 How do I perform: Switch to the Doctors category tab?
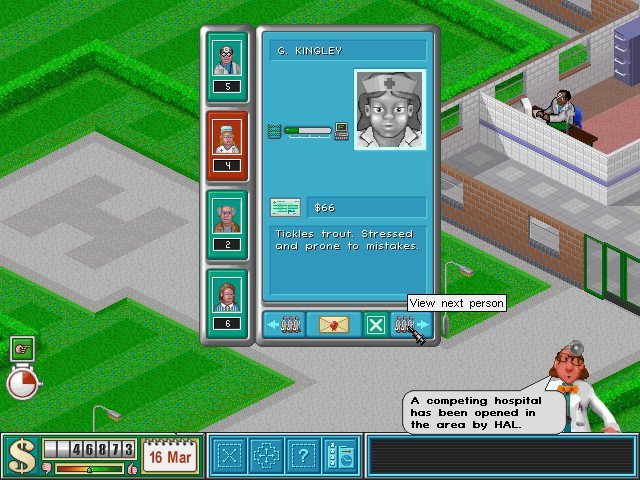pos(227,65)
